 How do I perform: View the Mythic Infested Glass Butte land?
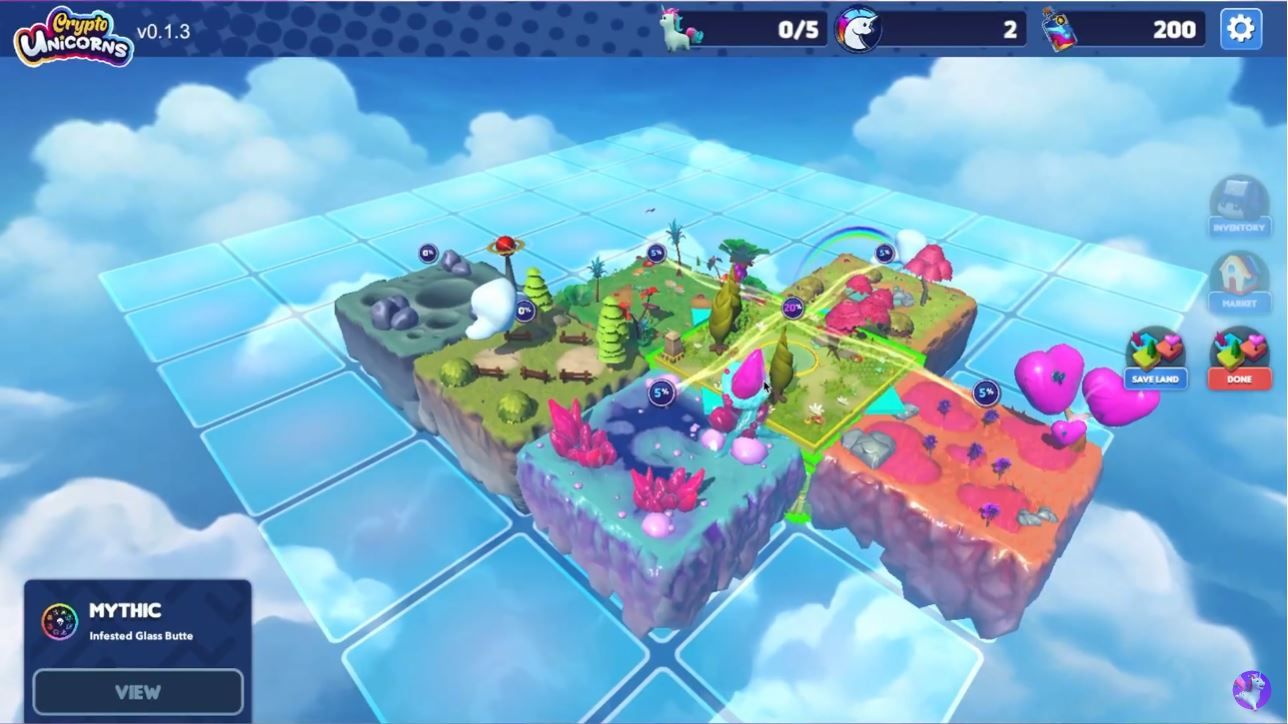(138, 691)
